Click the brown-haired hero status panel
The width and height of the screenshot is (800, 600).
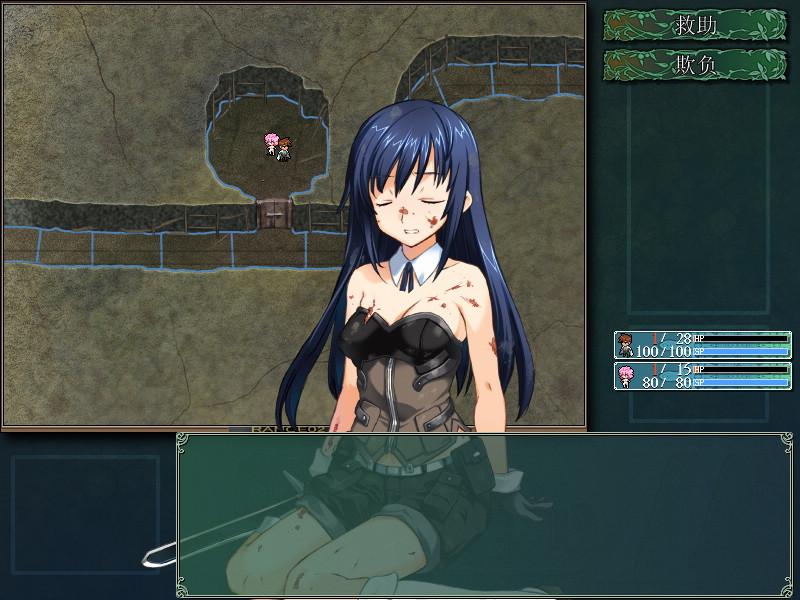[702, 345]
